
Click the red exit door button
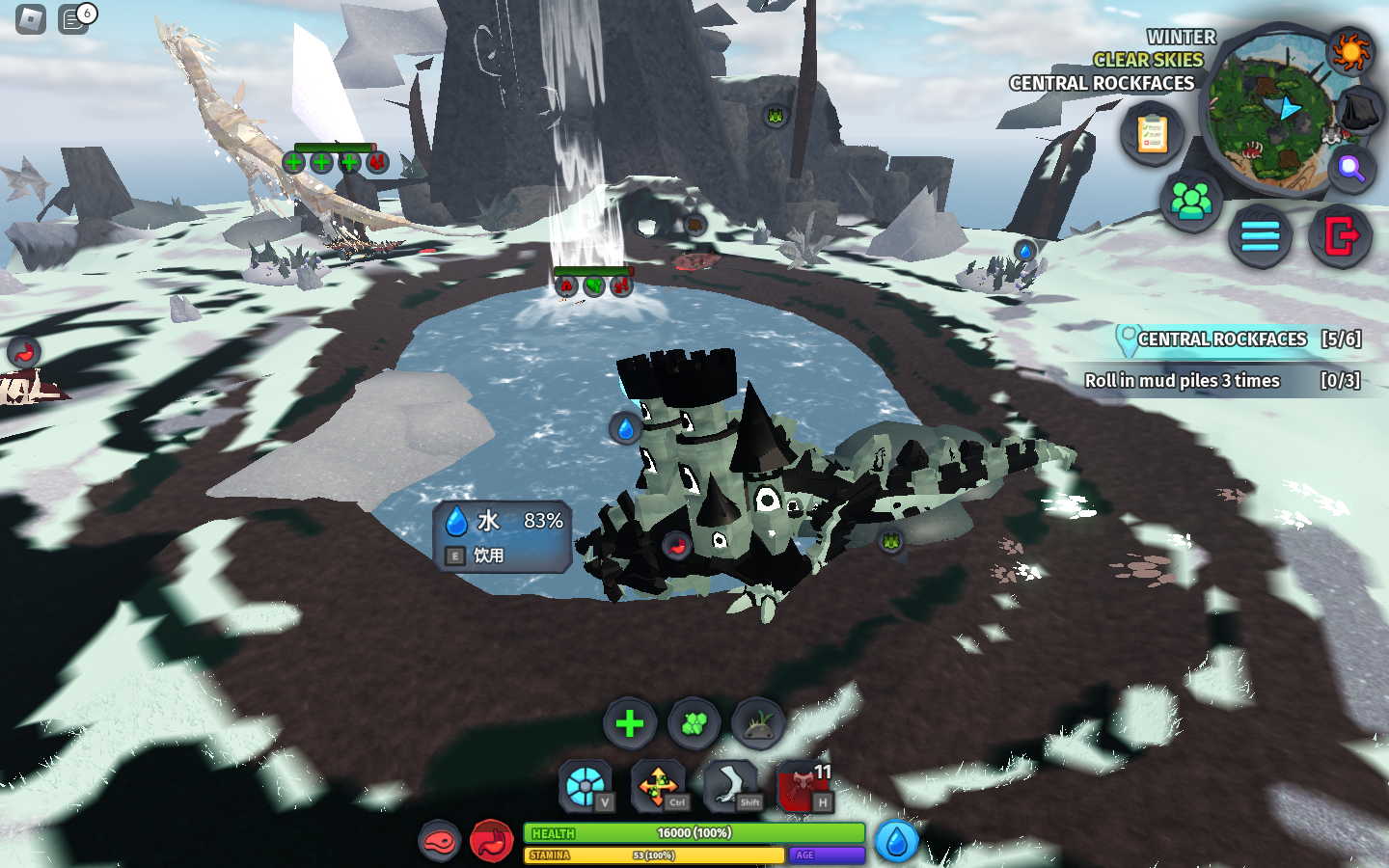[1341, 235]
